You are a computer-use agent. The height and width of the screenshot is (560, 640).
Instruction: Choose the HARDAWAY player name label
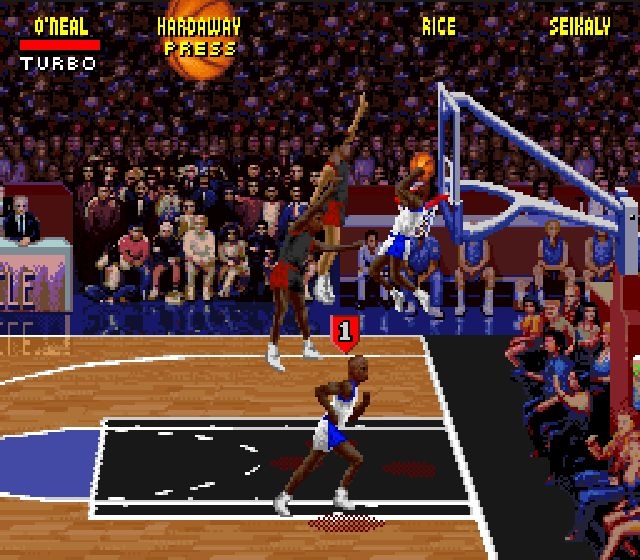pos(200,26)
